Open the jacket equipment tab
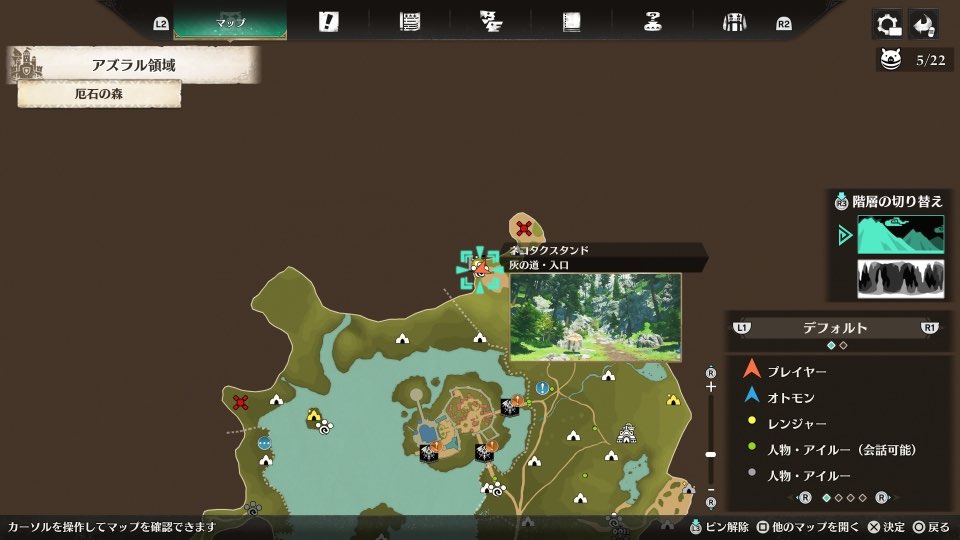The height and width of the screenshot is (540, 960). point(735,22)
